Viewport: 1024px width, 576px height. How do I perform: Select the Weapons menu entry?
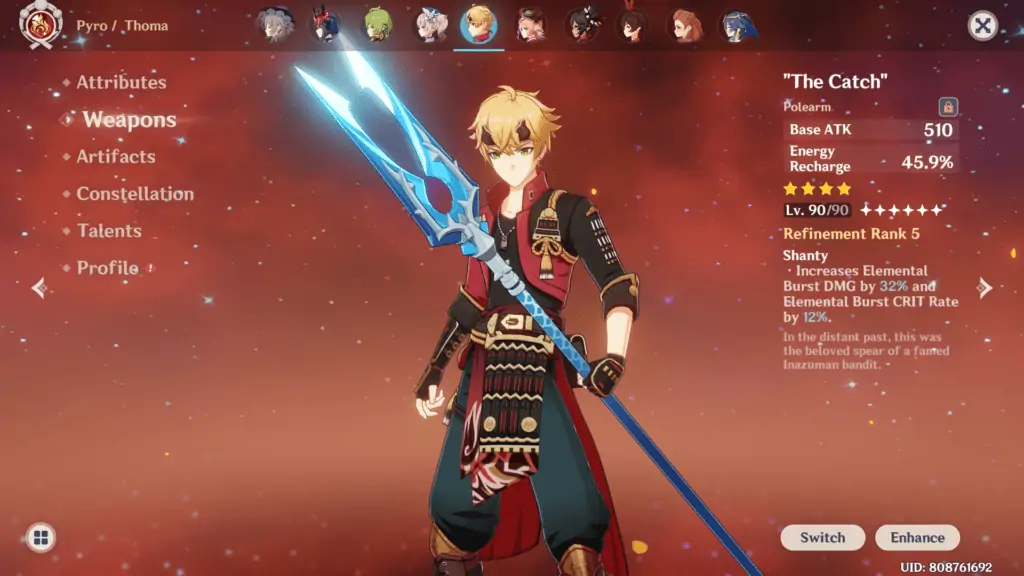point(129,120)
